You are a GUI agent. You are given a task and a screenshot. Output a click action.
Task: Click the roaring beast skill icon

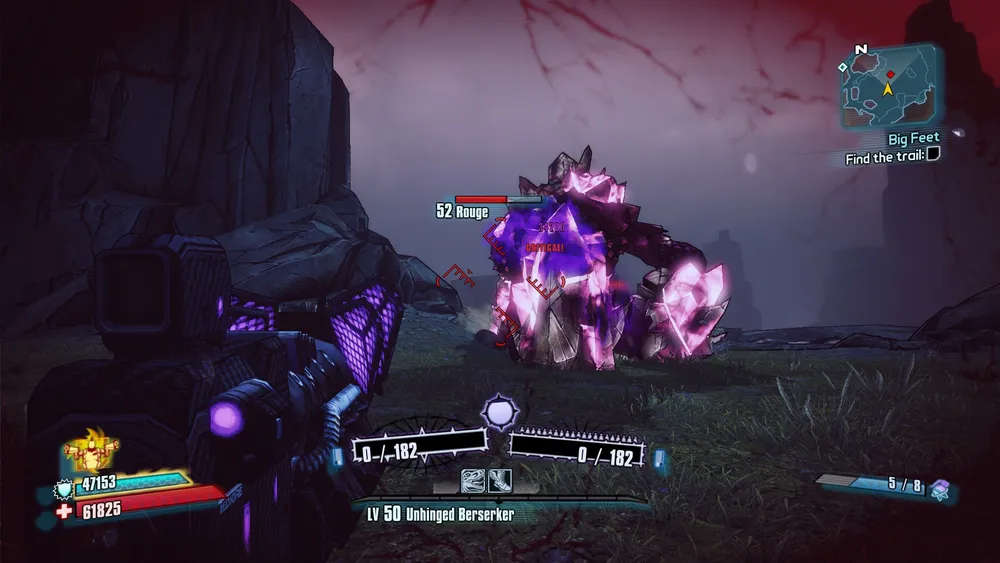coord(472,481)
